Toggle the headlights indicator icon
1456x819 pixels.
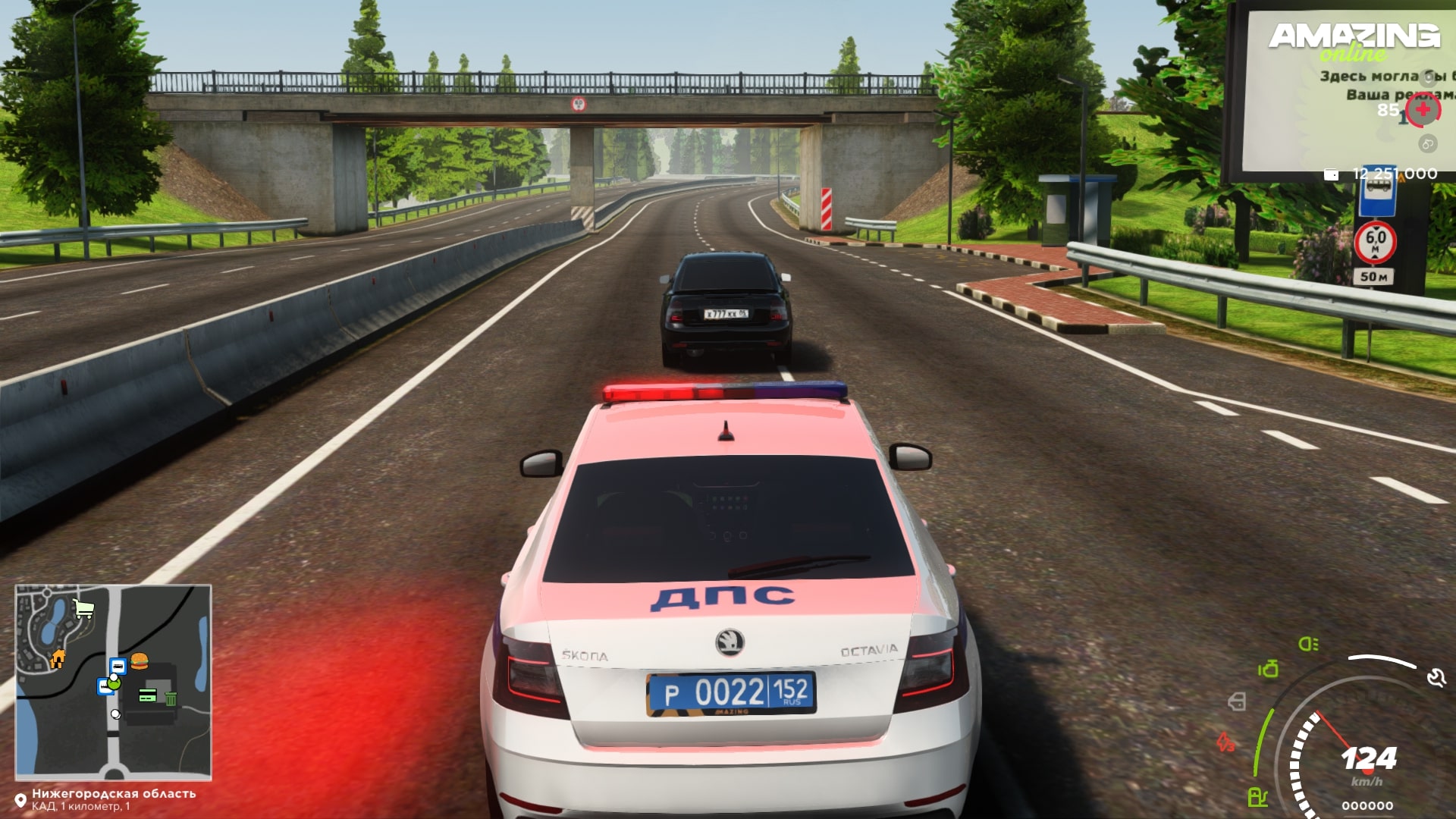pos(1308,645)
